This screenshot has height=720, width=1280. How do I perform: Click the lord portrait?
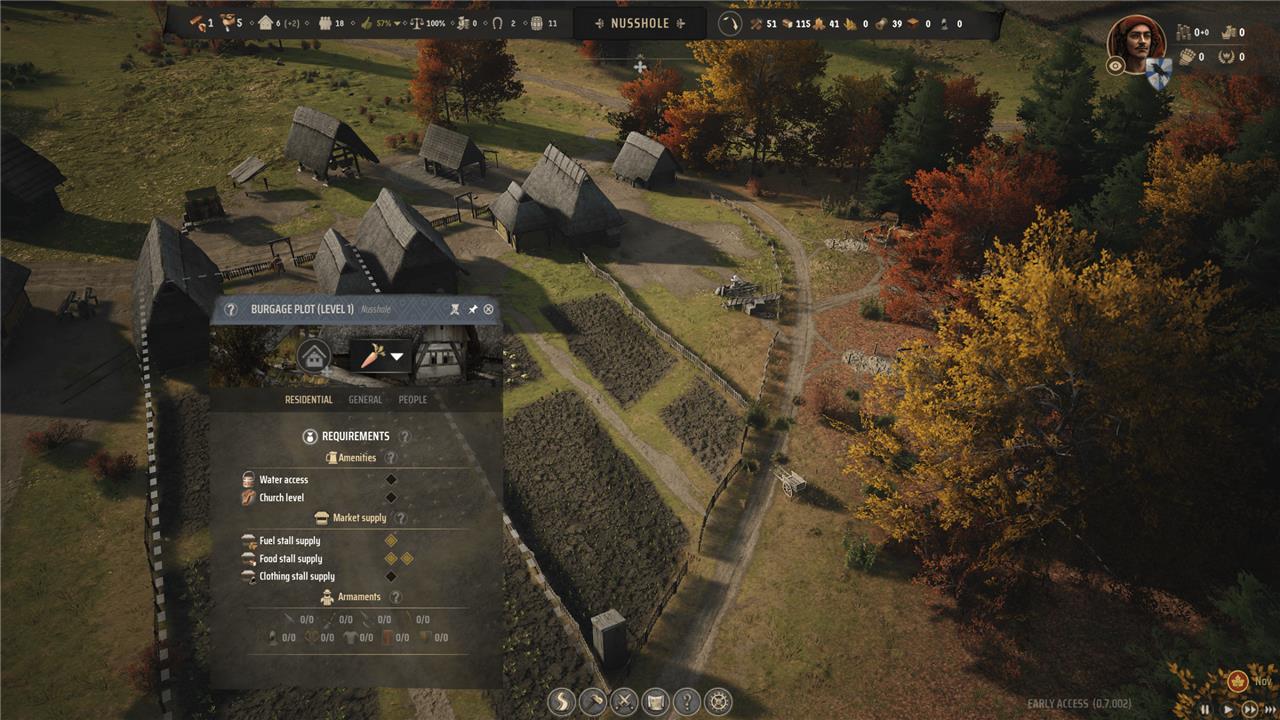pyautogui.click(x=1136, y=44)
